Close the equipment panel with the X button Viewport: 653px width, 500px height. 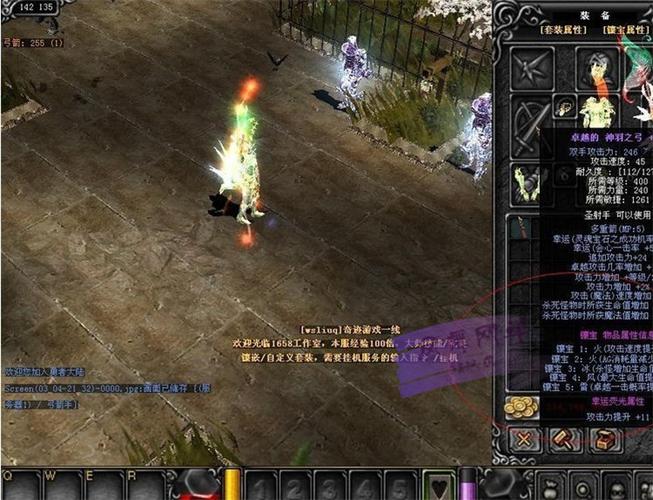(x=523, y=439)
